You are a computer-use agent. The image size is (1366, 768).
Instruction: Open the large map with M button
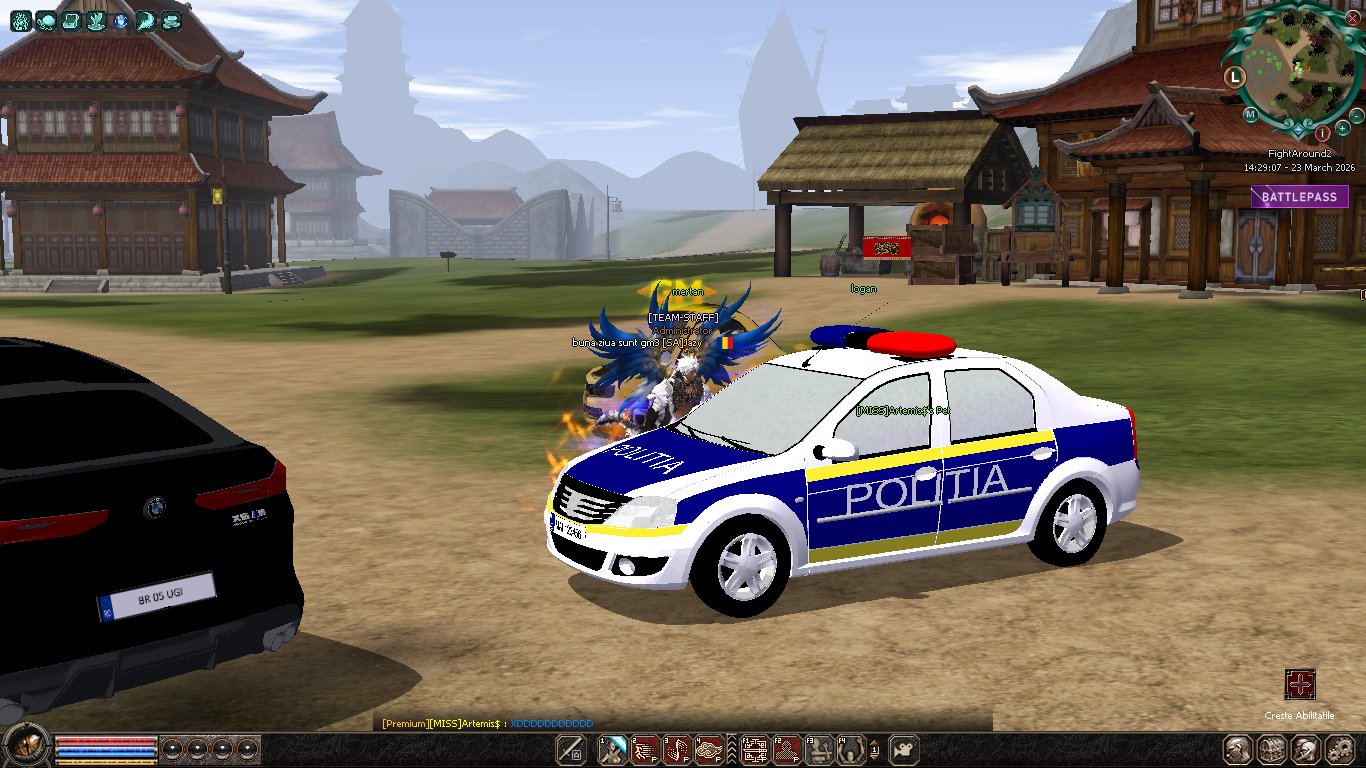coord(1250,114)
